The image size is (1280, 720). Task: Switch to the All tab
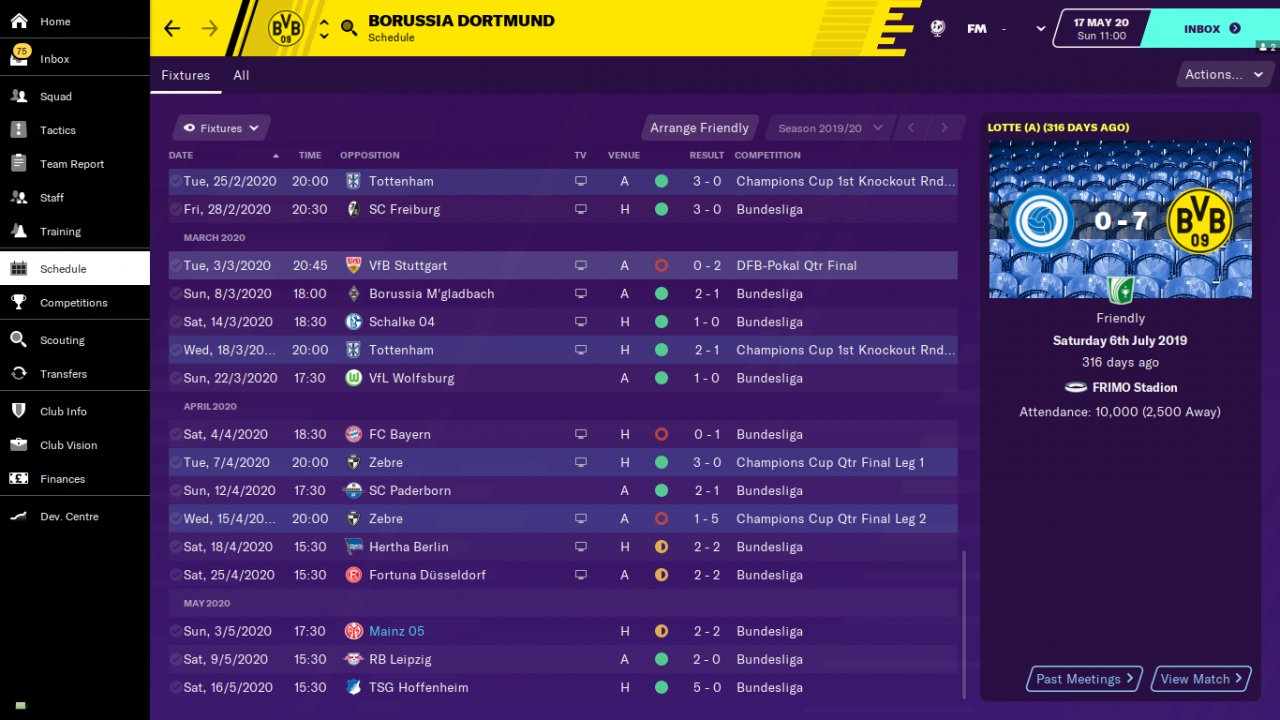[241, 75]
